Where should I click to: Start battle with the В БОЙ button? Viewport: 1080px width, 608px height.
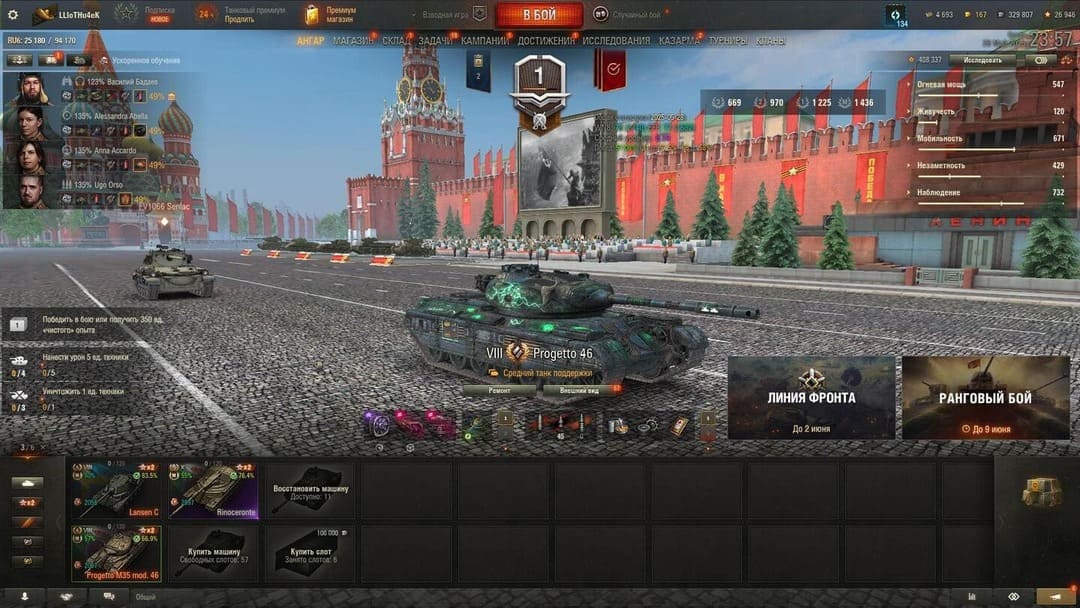tap(539, 15)
